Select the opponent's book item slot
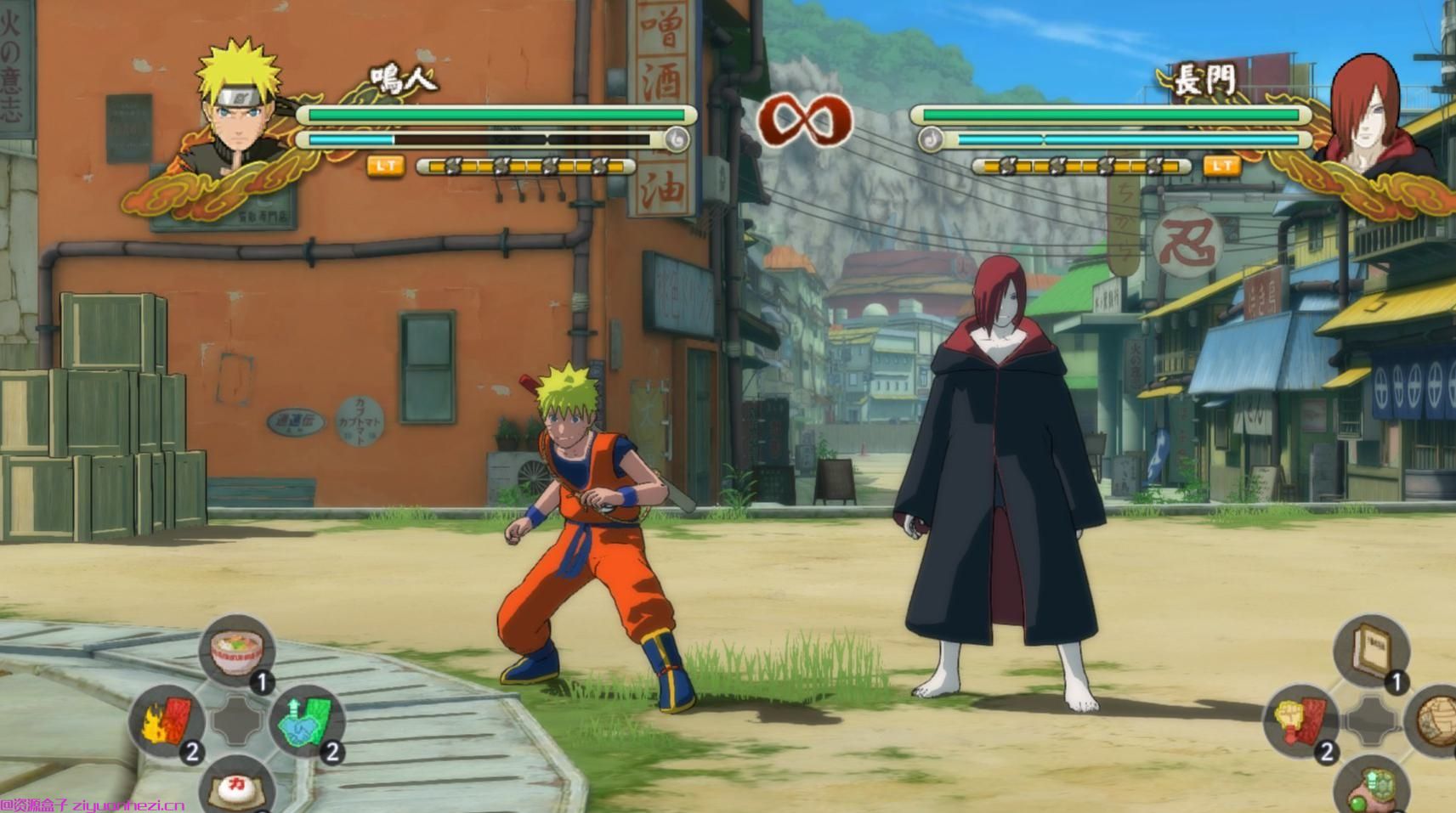This screenshot has width=1456, height=813. pyautogui.click(x=1371, y=652)
